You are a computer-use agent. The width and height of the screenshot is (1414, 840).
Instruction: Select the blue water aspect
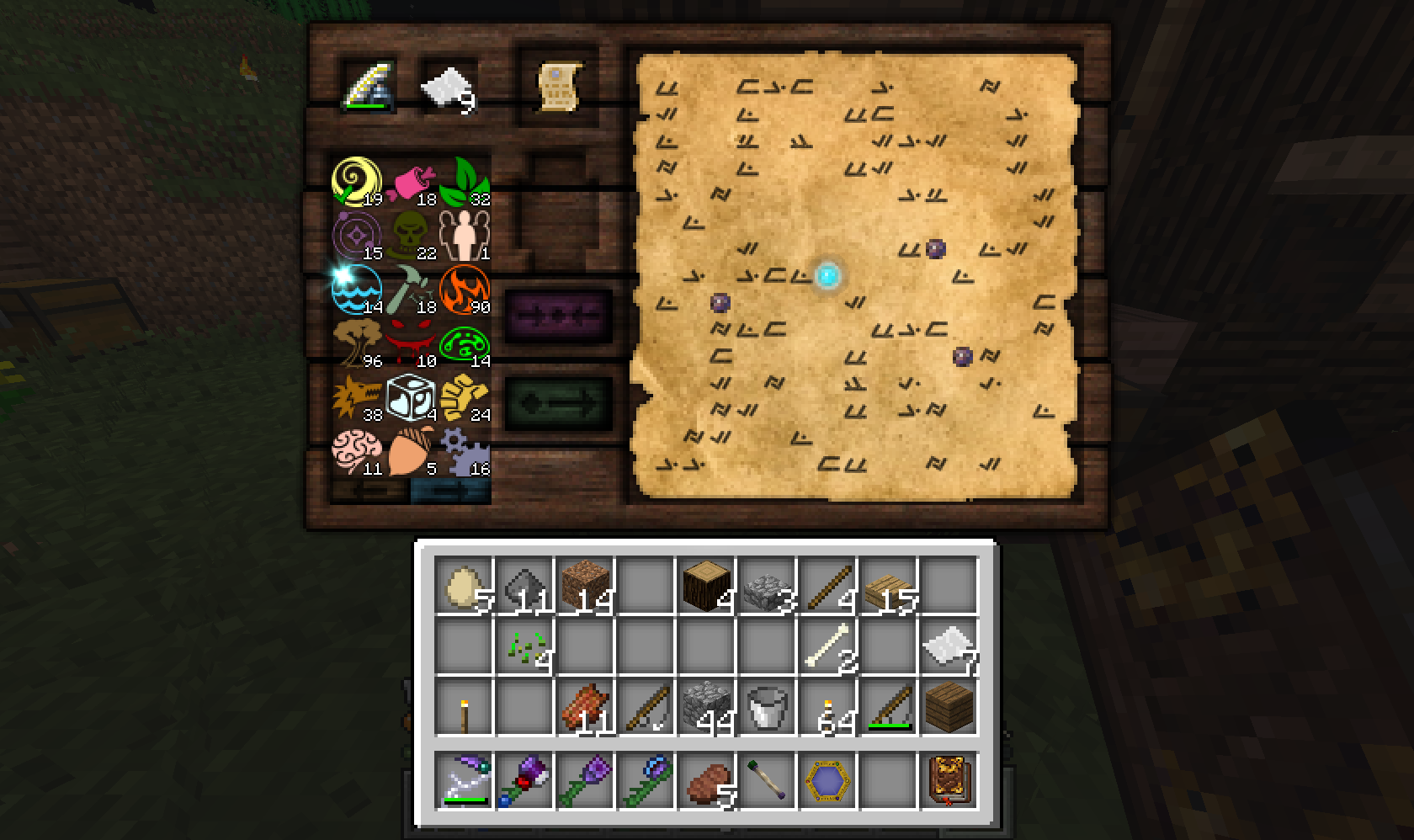coord(356,290)
